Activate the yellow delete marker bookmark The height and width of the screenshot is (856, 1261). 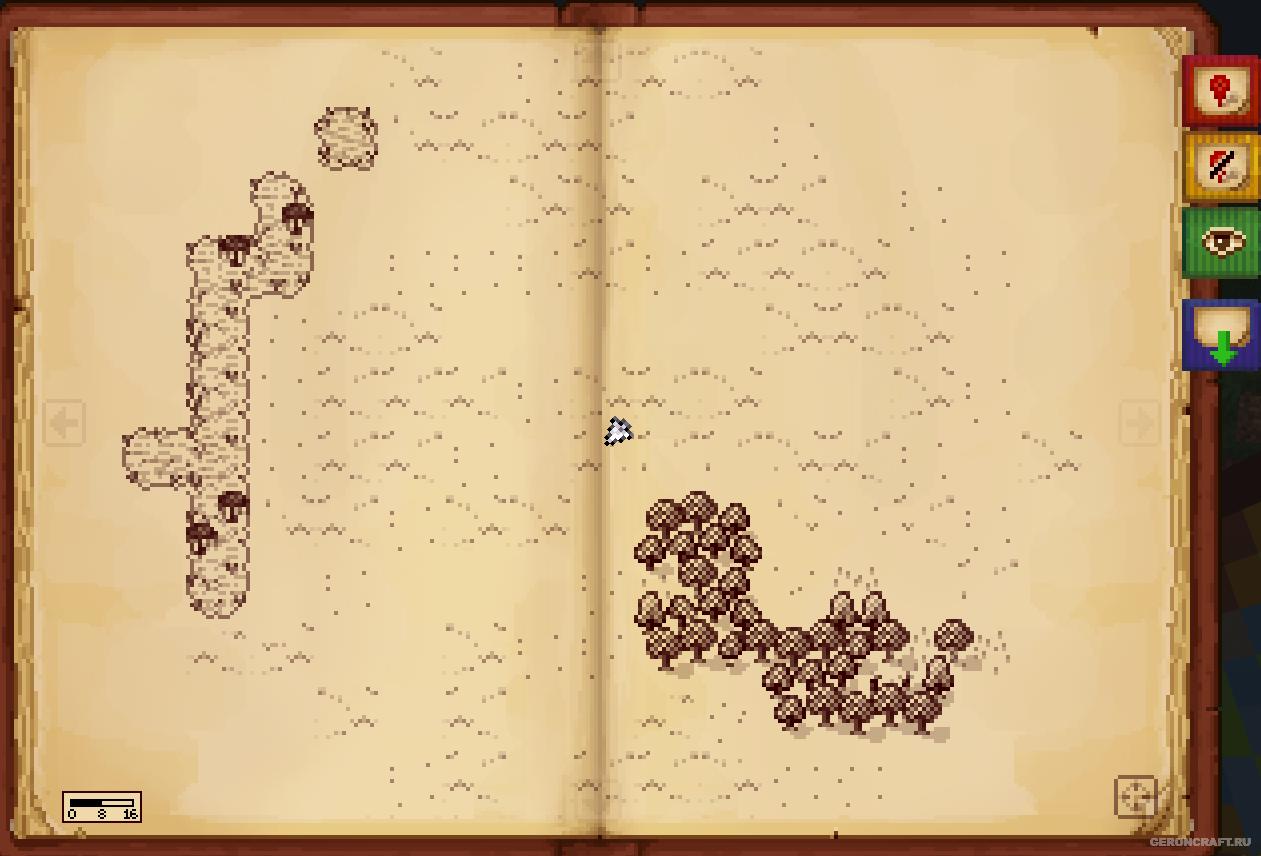[x=1221, y=166]
